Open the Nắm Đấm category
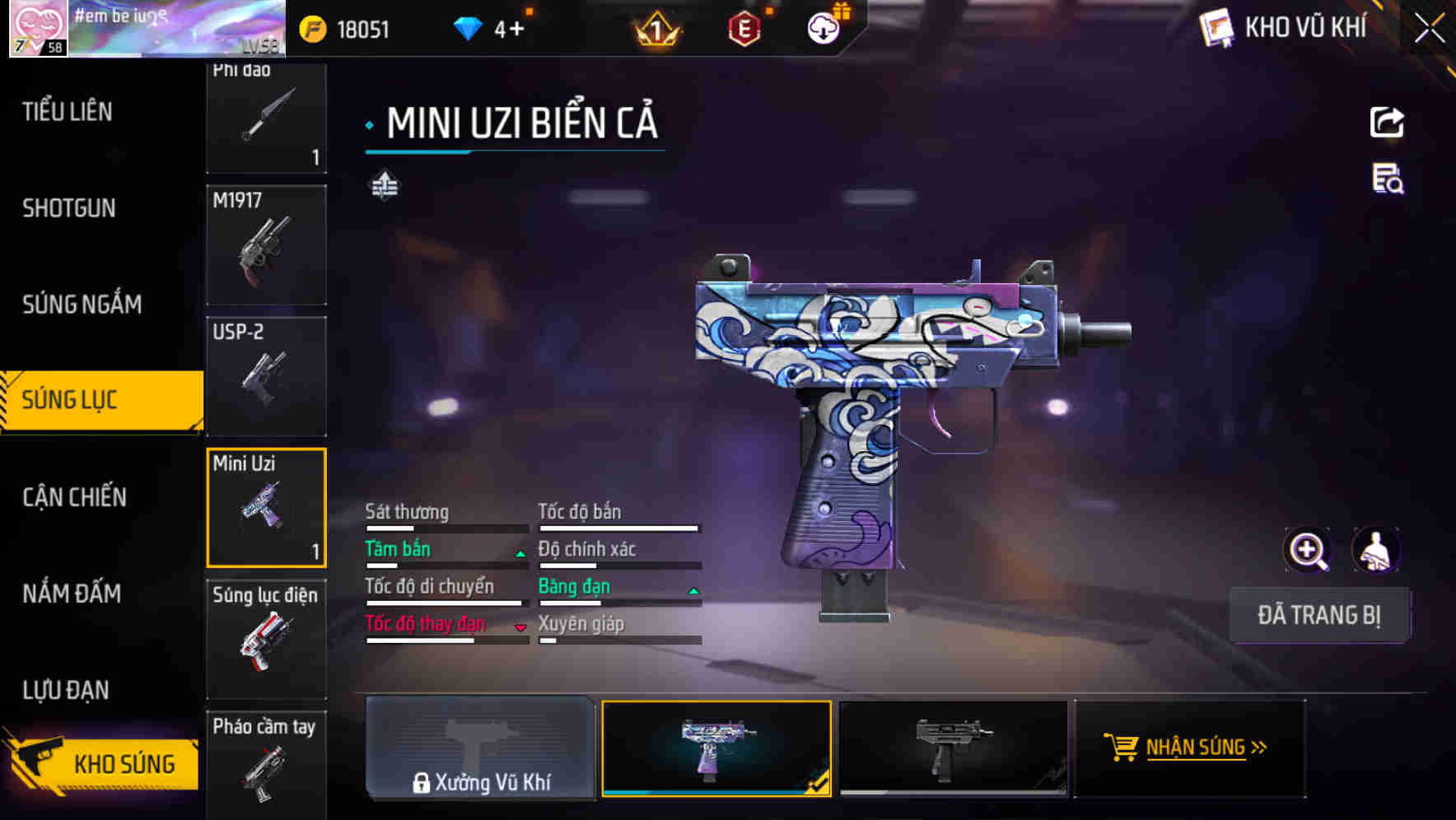 72,594
